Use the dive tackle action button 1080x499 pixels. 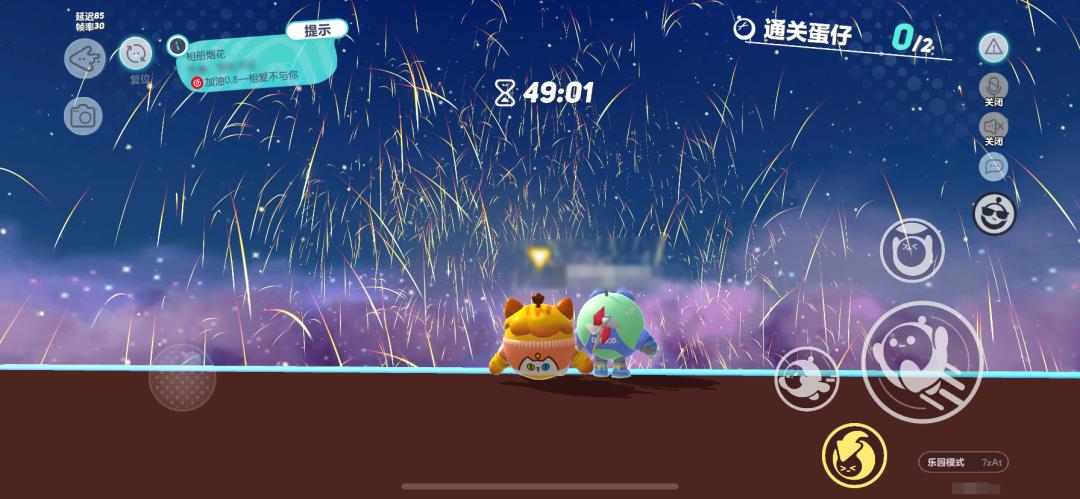coord(806,378)
